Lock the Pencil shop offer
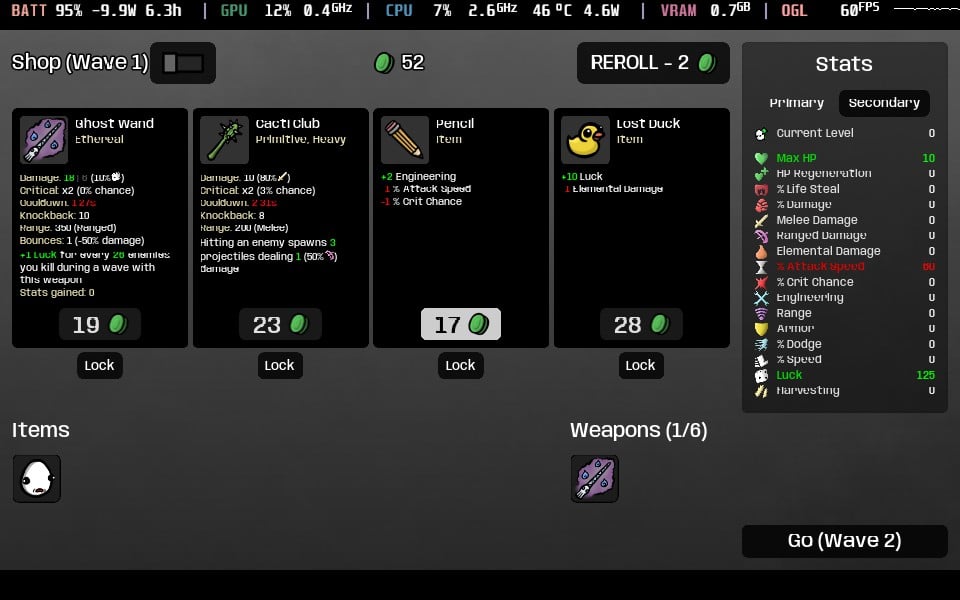This screenshot has height=600, width=960. 460,365
